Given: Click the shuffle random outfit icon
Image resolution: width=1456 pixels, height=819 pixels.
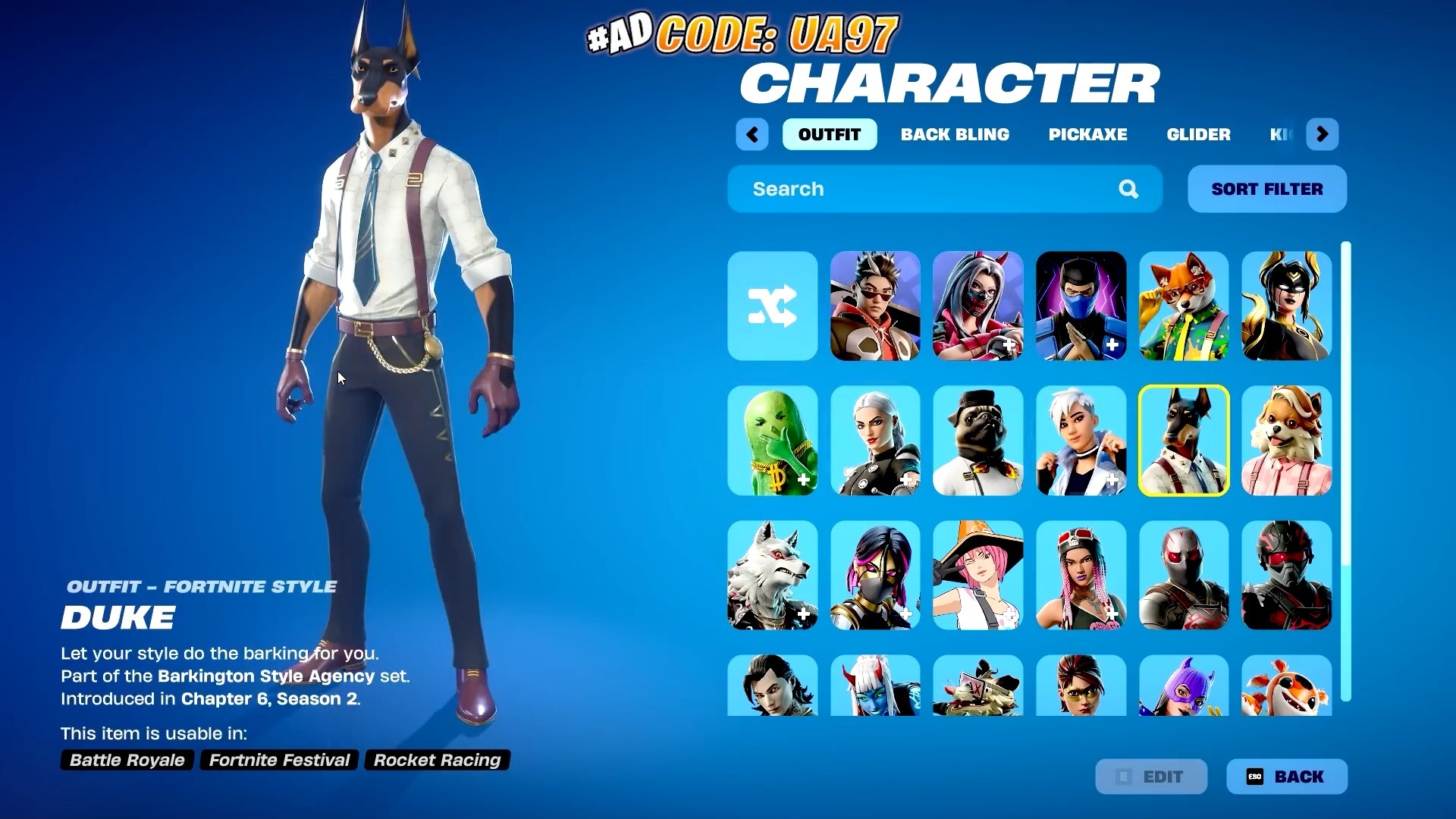Looking at the screenshot, I should click(772, 307).
